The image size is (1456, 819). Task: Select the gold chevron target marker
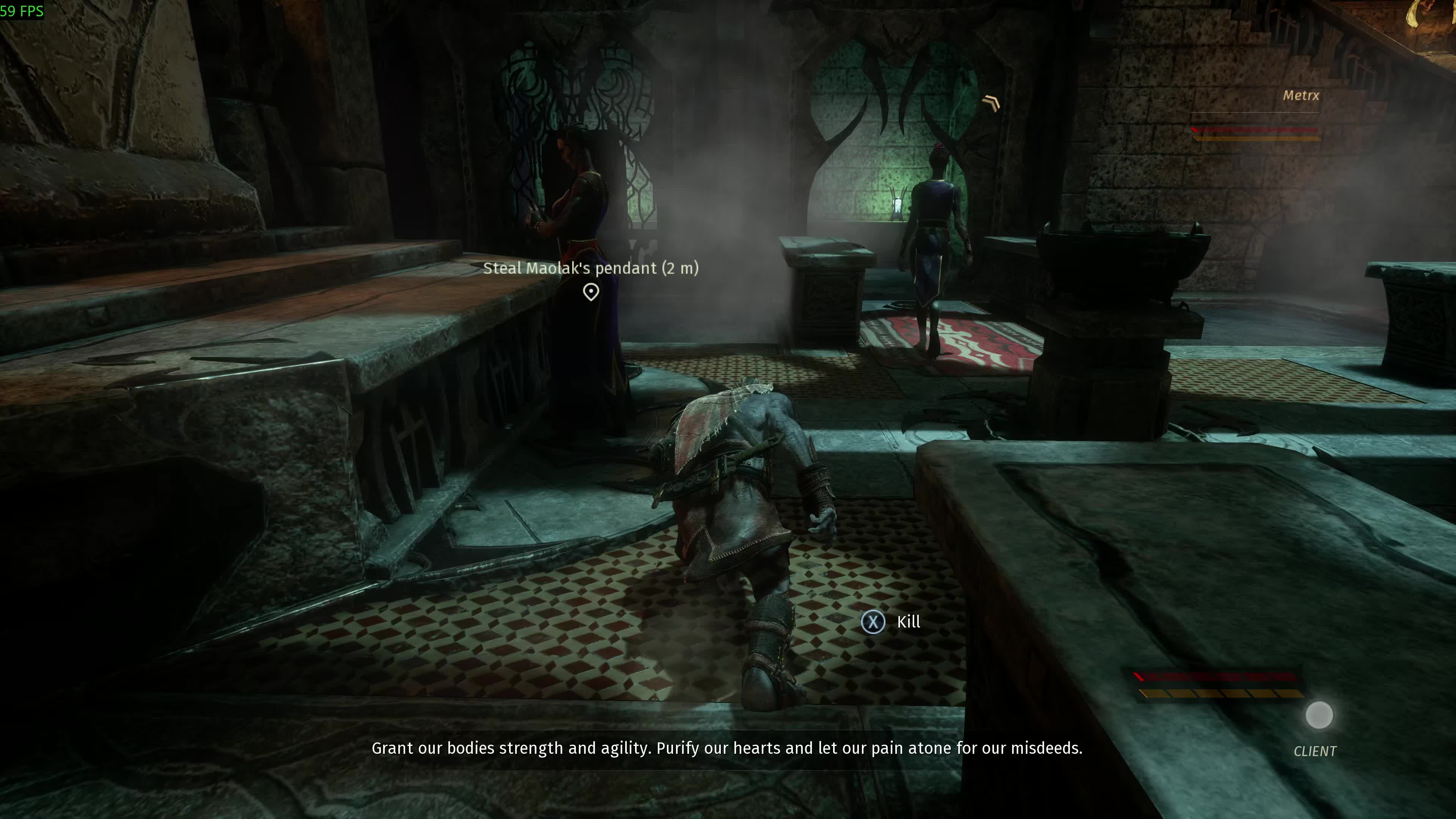click(991, 103)
